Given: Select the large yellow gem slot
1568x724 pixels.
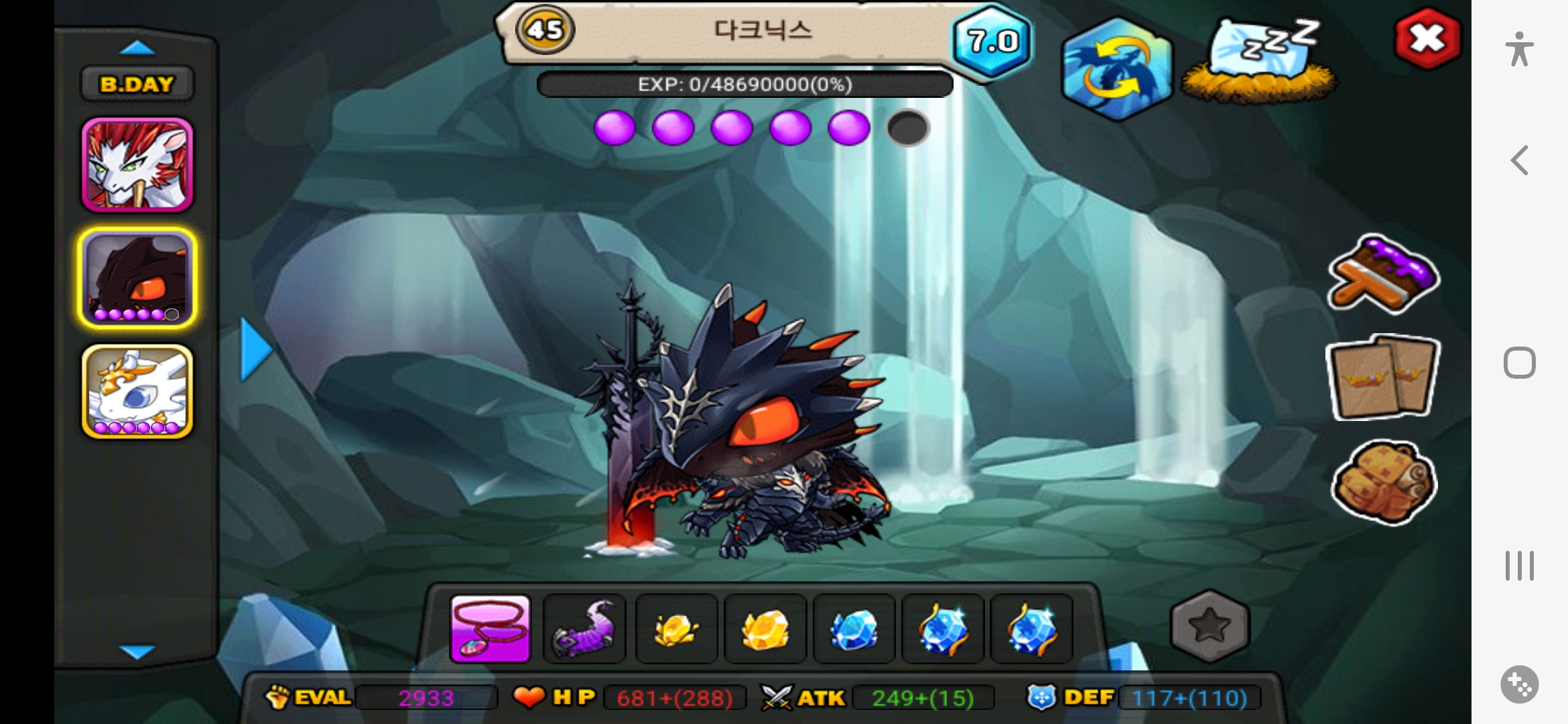Looking at the screenshot, I should [765, 629].
